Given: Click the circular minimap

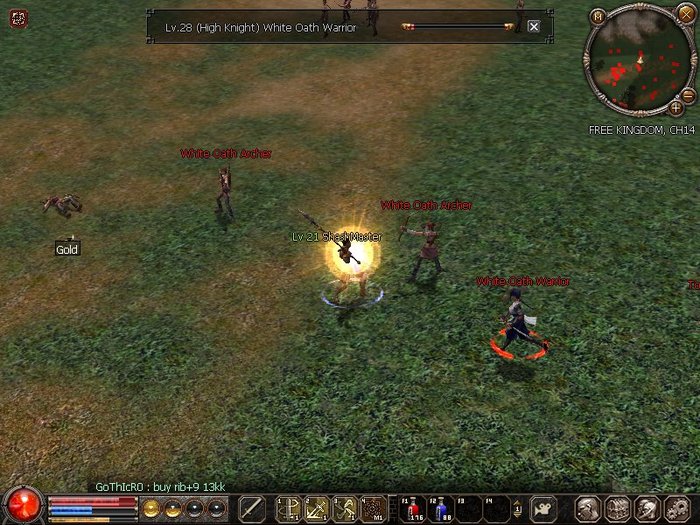Looking at the screenshot, I should 638,62.
